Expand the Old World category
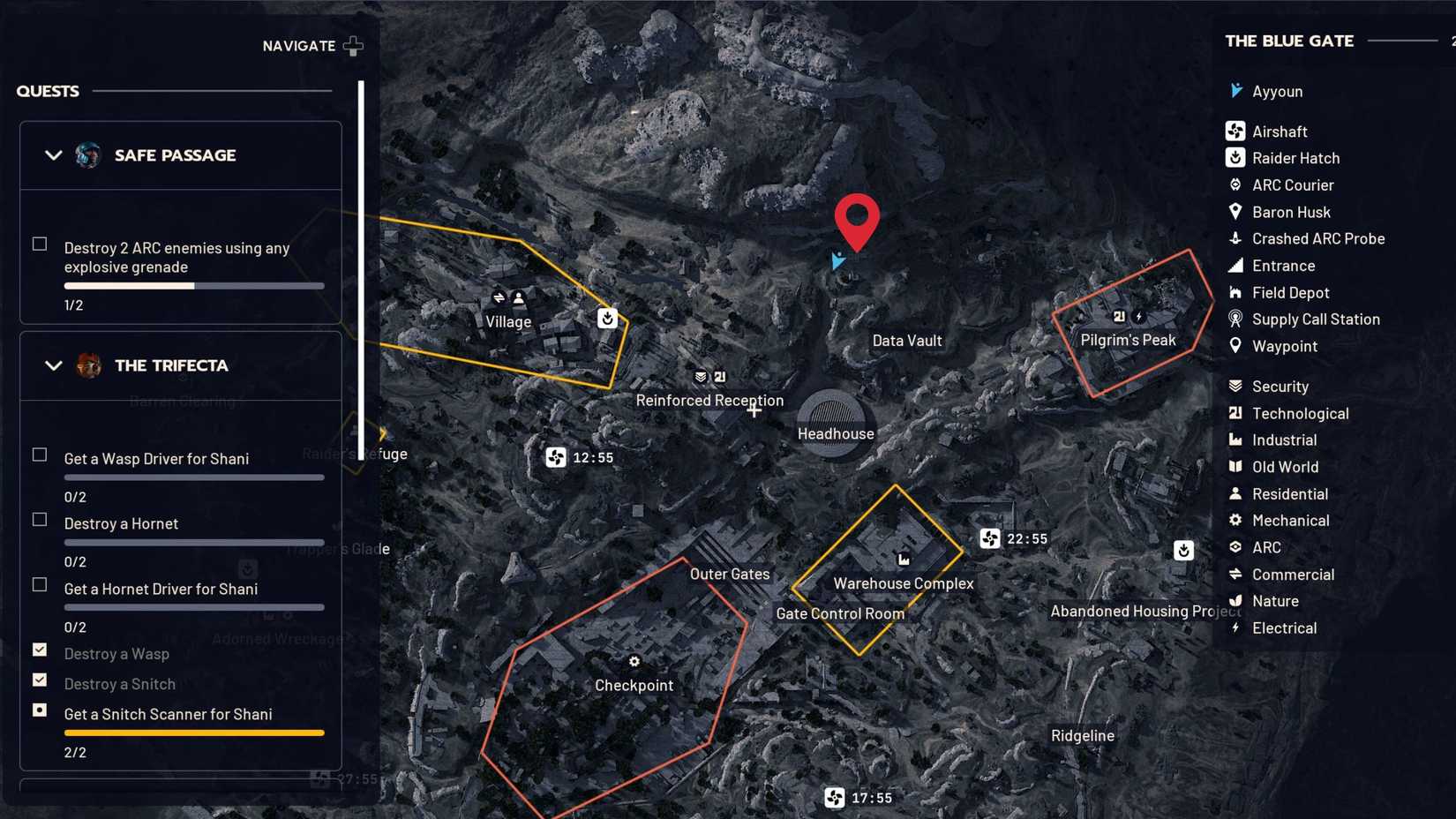This screenshot has height=819, width=1456. click(x=1235, y=467)
